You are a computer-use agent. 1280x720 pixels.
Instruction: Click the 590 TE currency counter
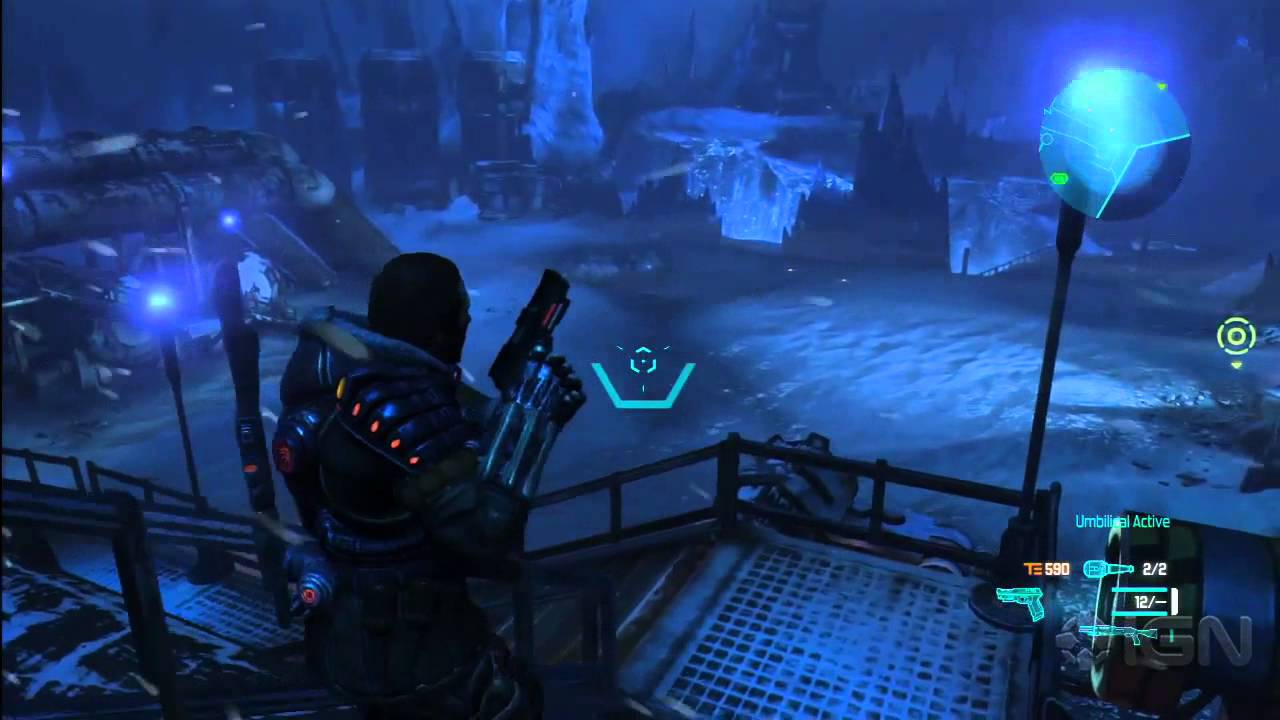pos(1057,569)
